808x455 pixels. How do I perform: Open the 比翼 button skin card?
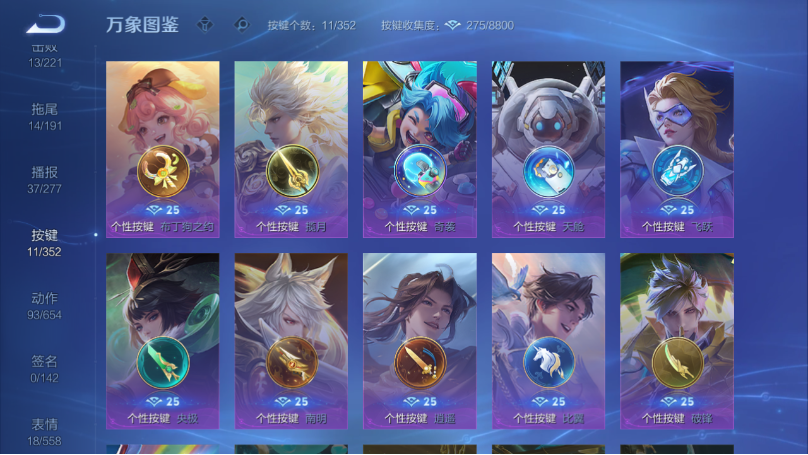(548, 341)
